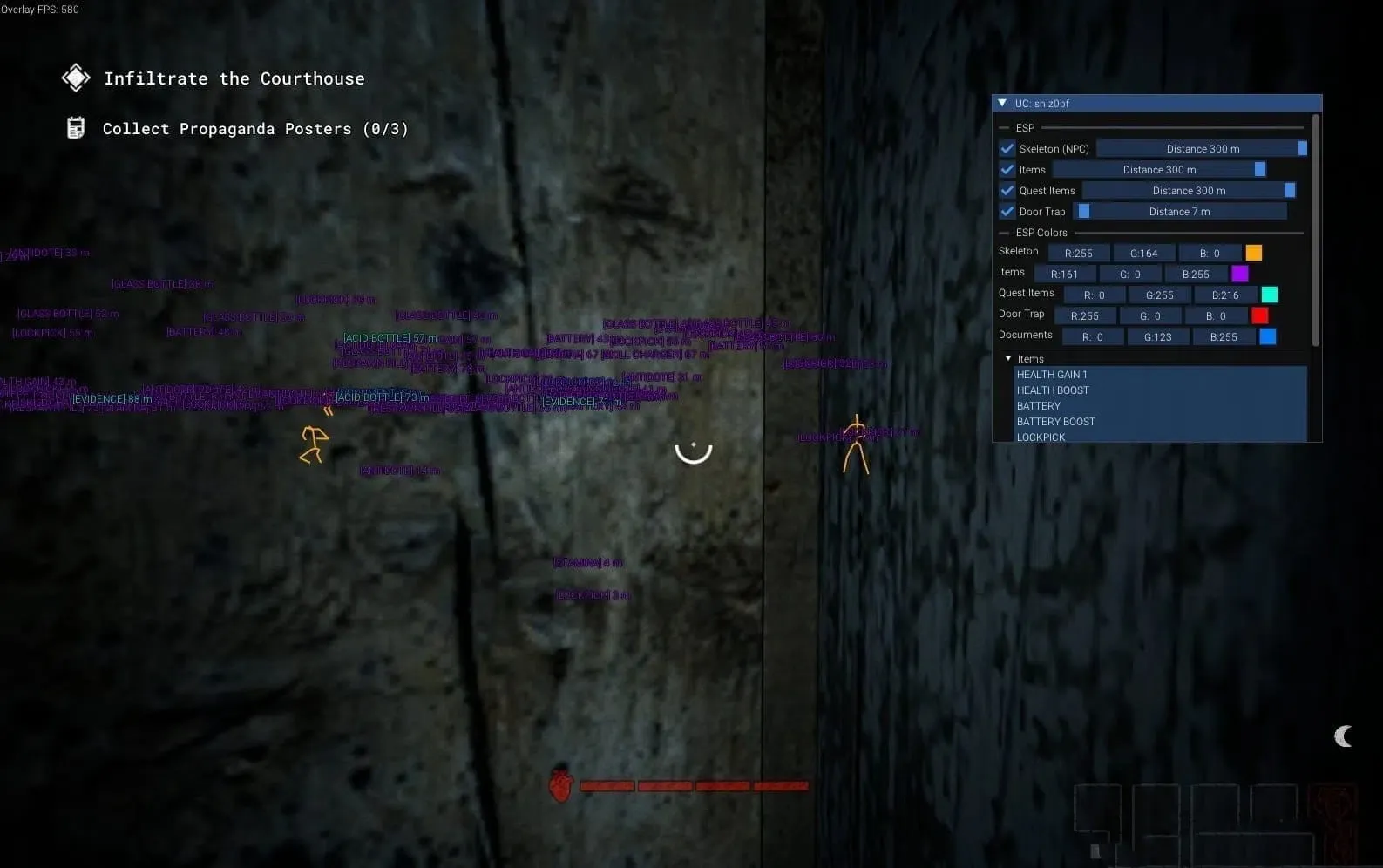Image resolution: width=1383 pixels, height=868 pixels.
Task: Toggle the Quest Items ESP checkbox
Action: pos(1007,190)
